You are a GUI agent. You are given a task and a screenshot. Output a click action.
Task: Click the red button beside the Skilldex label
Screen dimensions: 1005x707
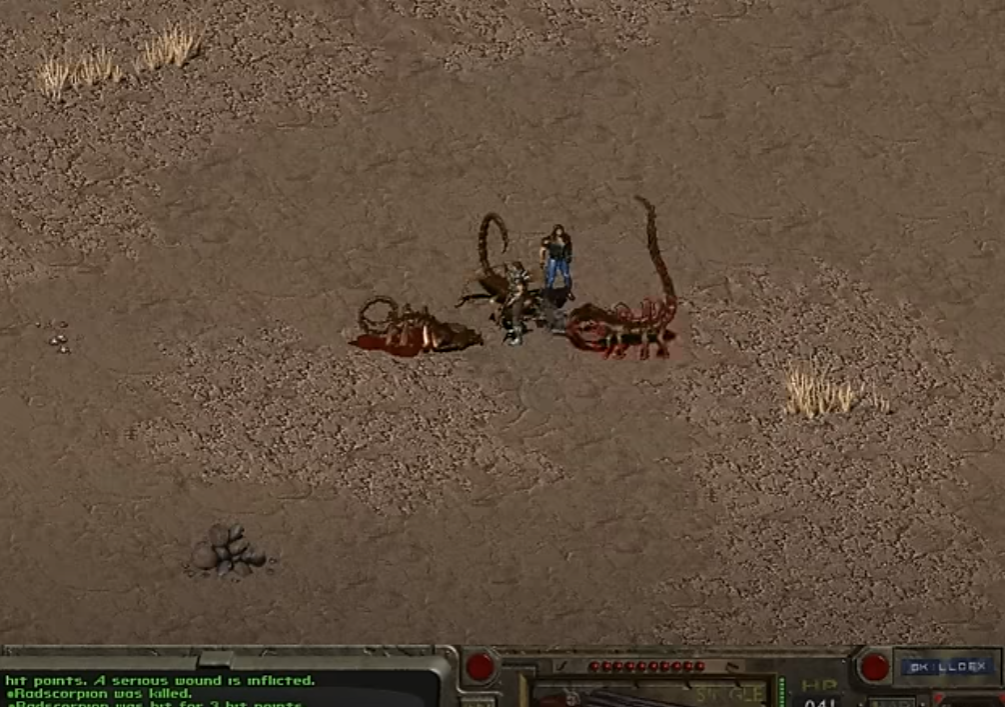click(x=874, y=667)
